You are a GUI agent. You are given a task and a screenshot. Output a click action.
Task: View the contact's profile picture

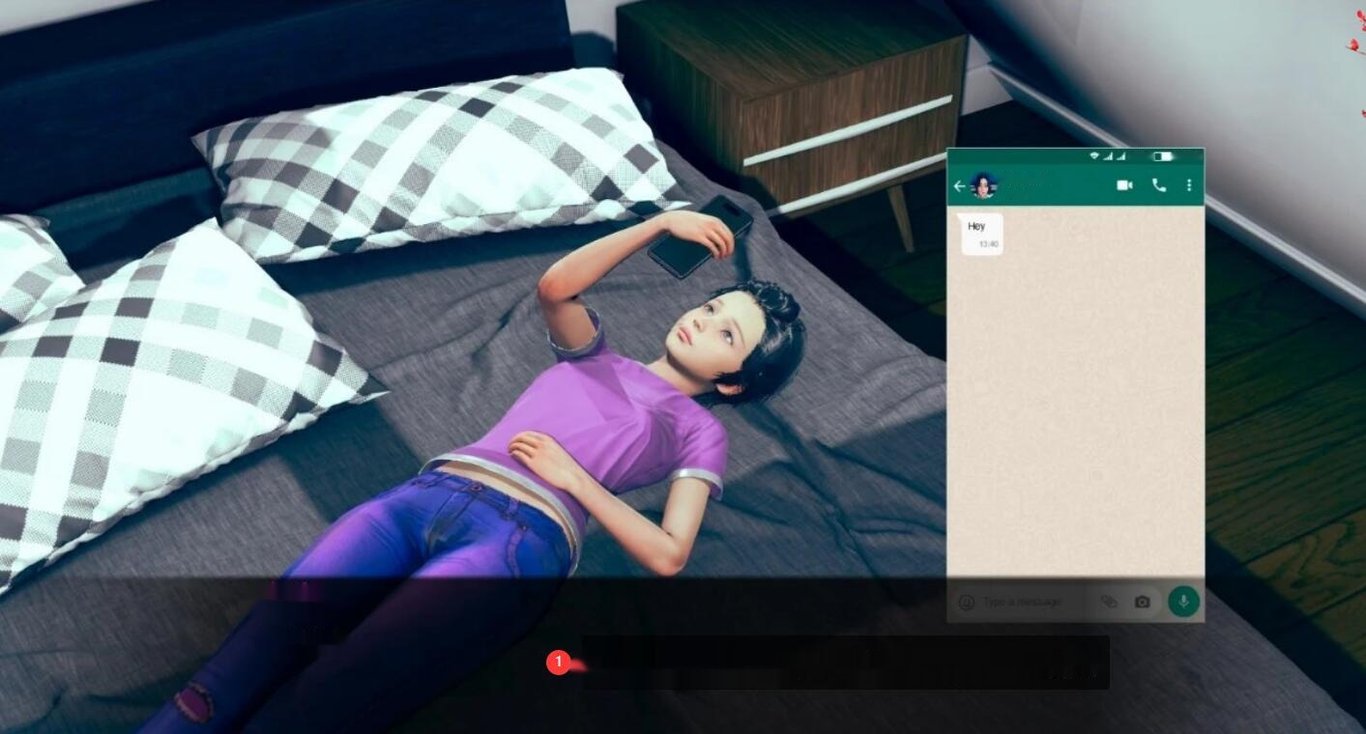coord(983,185)
